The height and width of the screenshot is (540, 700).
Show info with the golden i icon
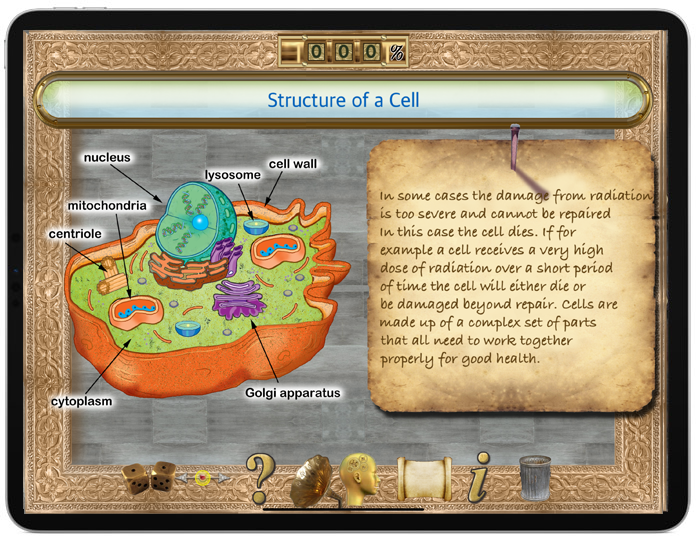pos(482,477)
